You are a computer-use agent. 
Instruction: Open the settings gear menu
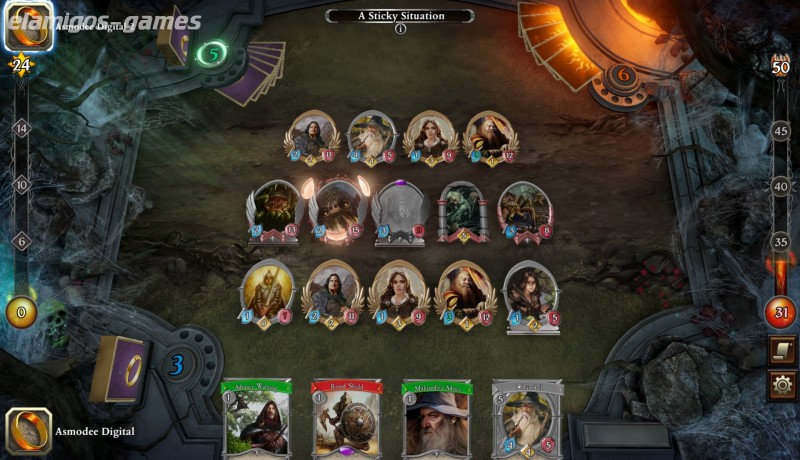click(782, 385)
